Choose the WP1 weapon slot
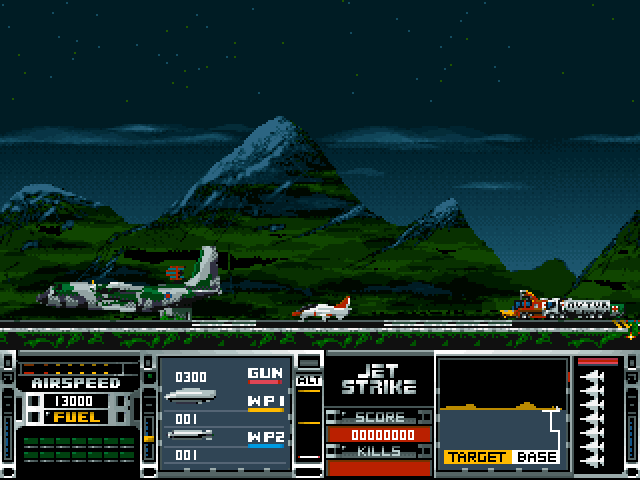This screenshot has height=480, width=640. point(265,402)
